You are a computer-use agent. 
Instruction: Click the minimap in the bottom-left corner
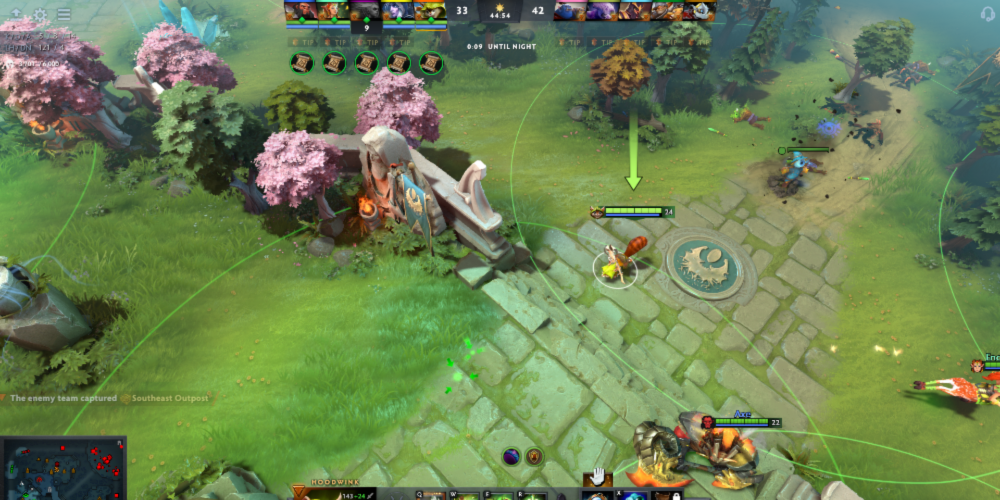tap(62, 468)
